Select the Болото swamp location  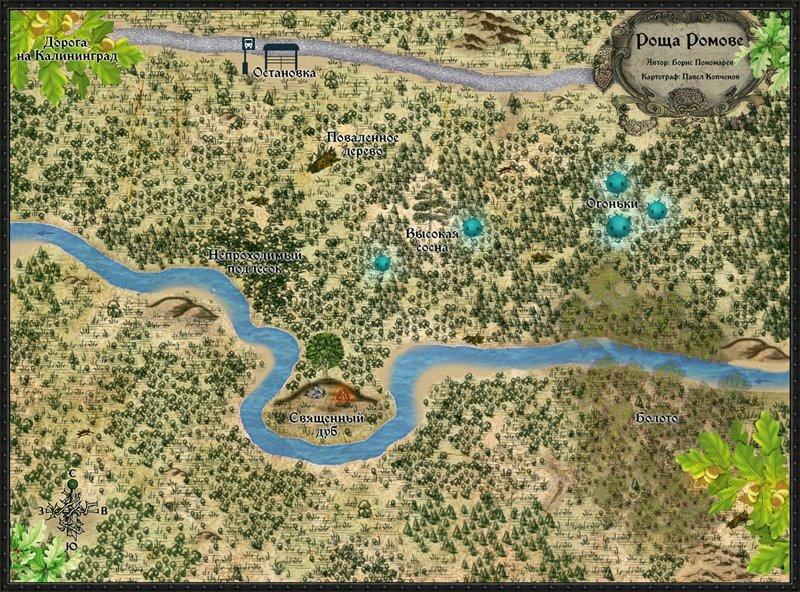(x=656, y=417)
